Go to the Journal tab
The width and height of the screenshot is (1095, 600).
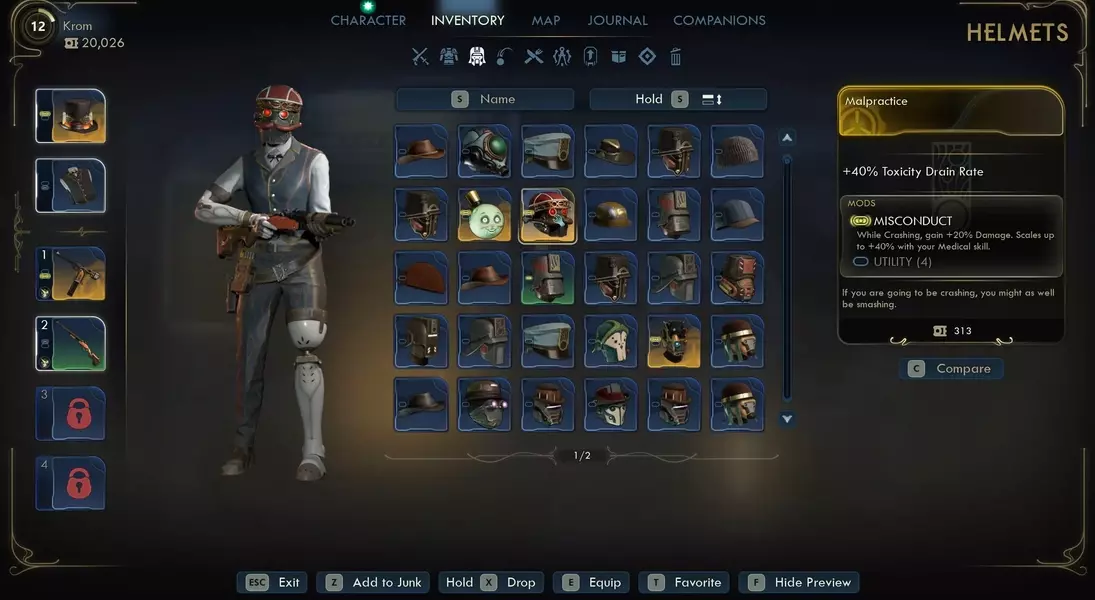pyautogui.click(x=617, y=20)
